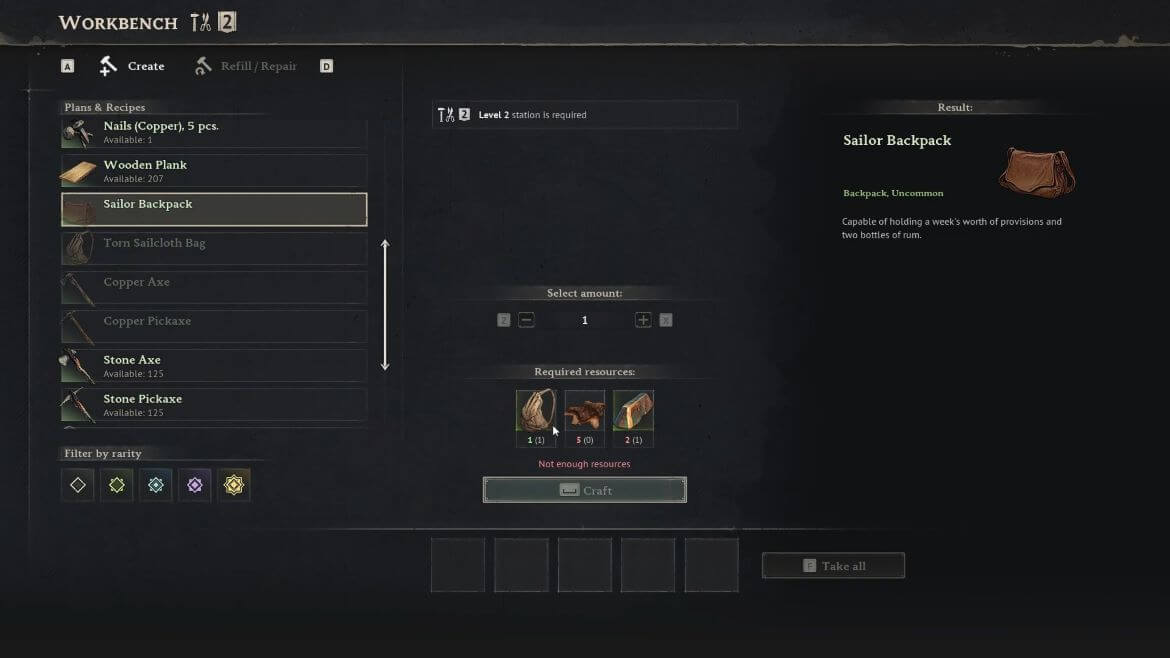The image size is (1170, 658).
Task: Inspect the sailcloth bag required resource
Action: pos(536,411)
